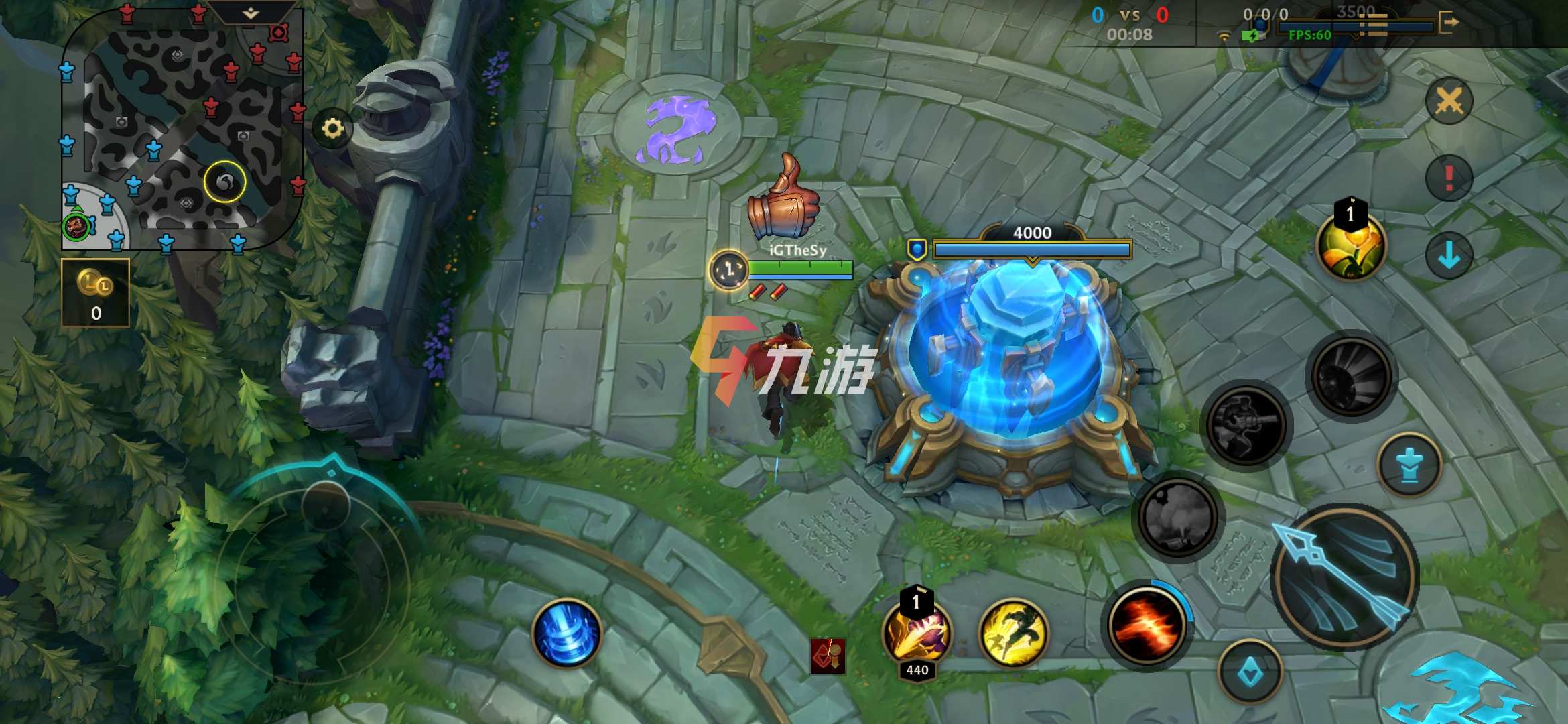Open settings with the gear icon

click(x=333, y=128)
